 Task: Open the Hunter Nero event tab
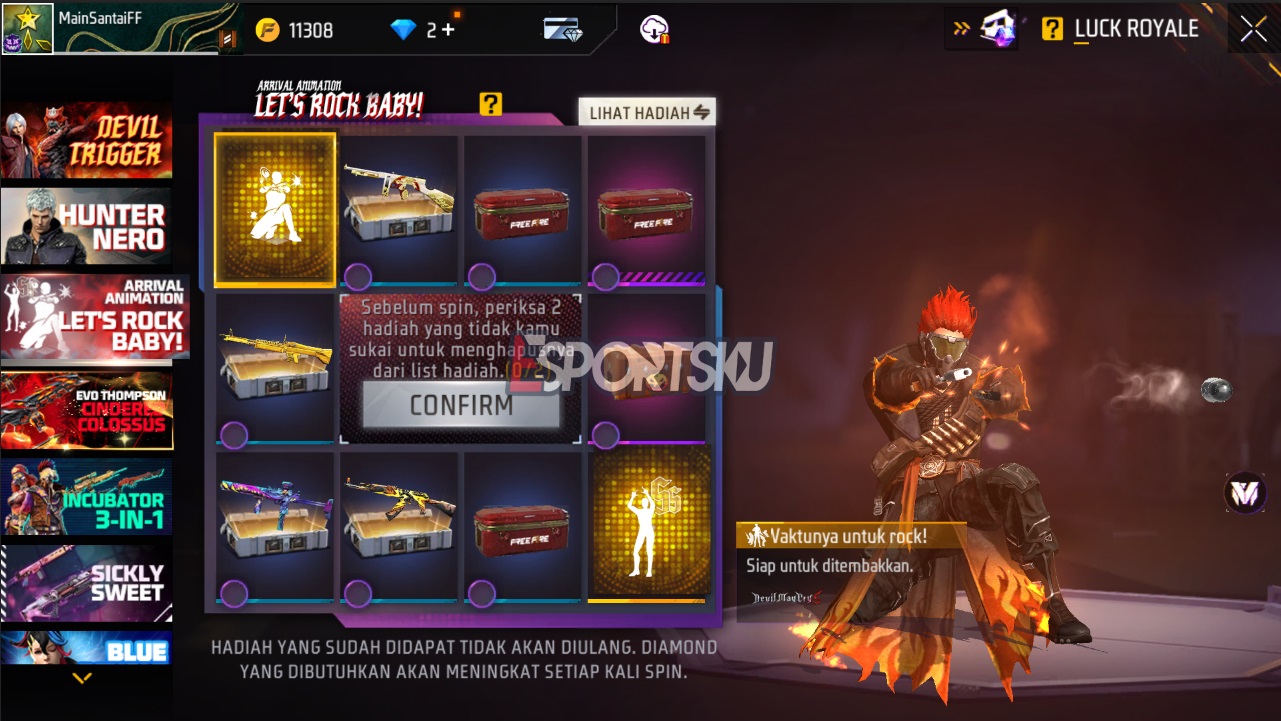87,227
